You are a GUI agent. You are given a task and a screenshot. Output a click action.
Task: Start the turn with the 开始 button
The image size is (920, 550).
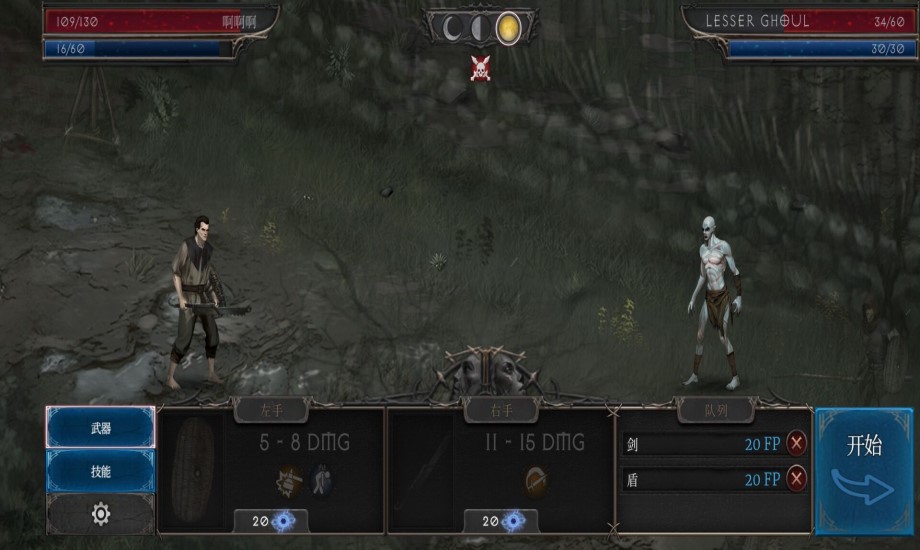tap(864, 469)
